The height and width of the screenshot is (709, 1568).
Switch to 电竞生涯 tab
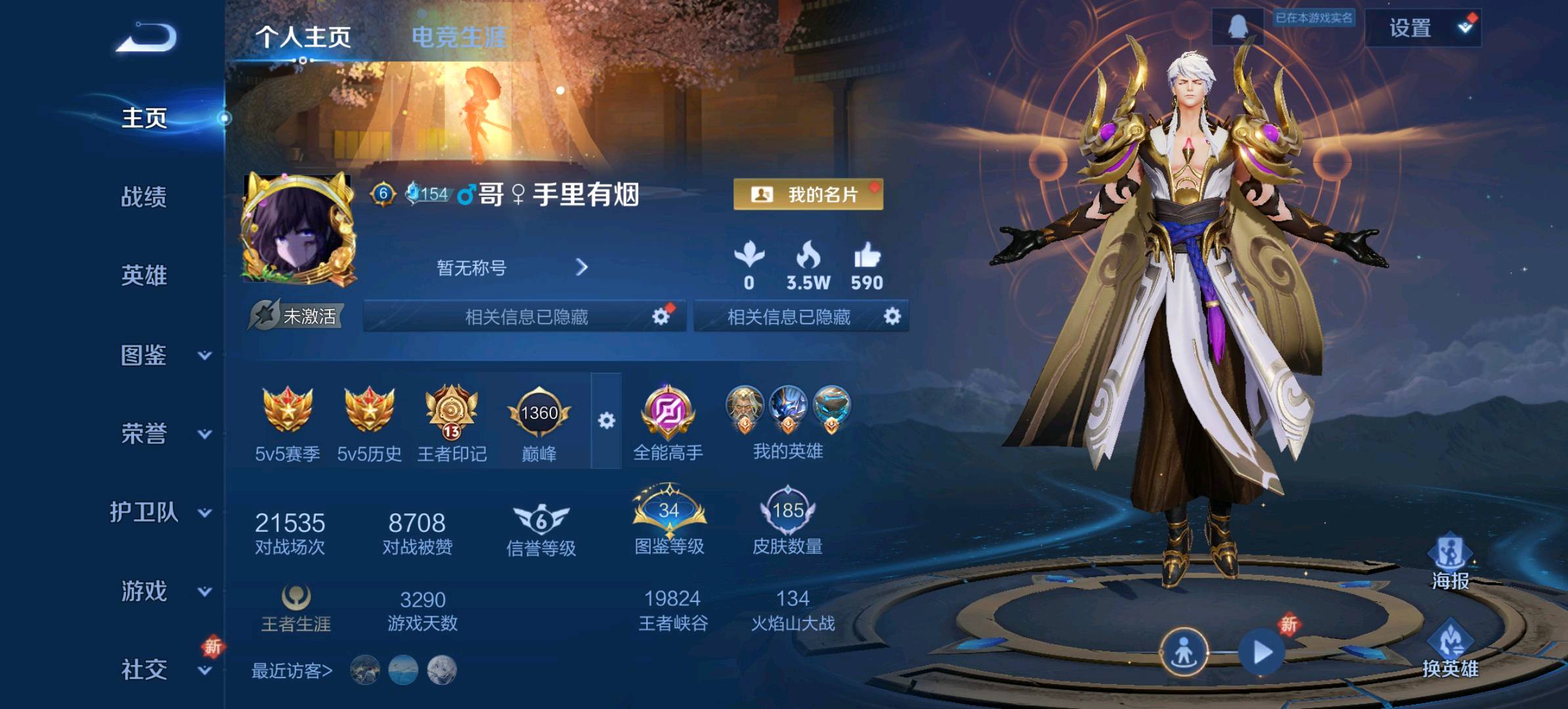(458, 37)
